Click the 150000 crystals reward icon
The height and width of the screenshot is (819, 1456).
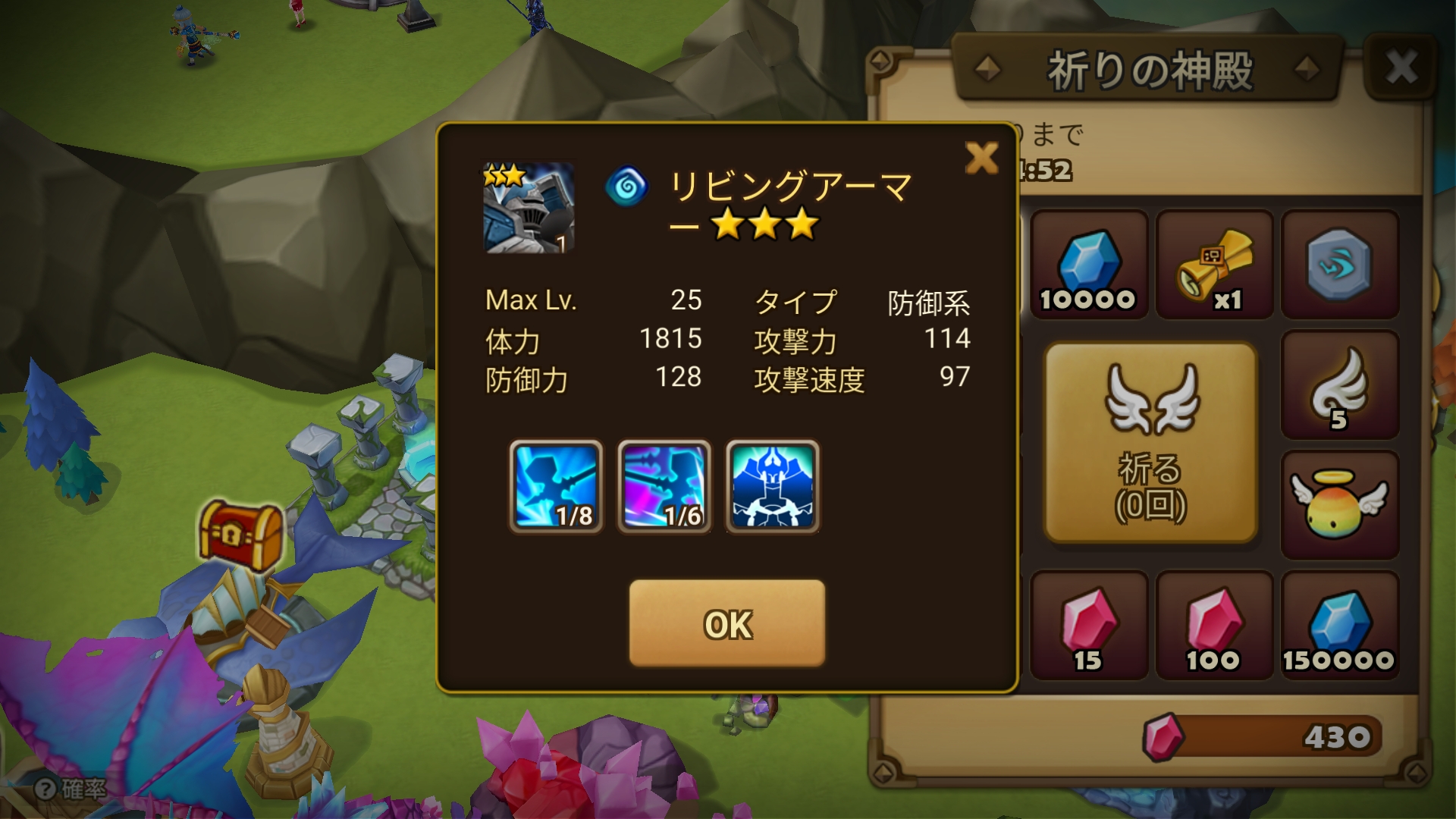click(1340, 628)
